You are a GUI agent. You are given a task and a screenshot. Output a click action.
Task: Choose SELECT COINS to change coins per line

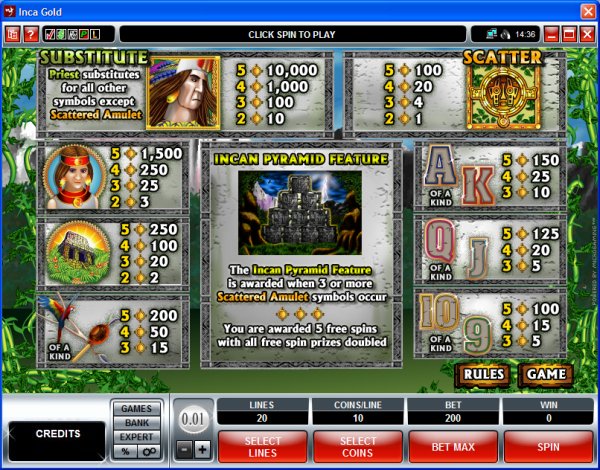click(359, 444)
